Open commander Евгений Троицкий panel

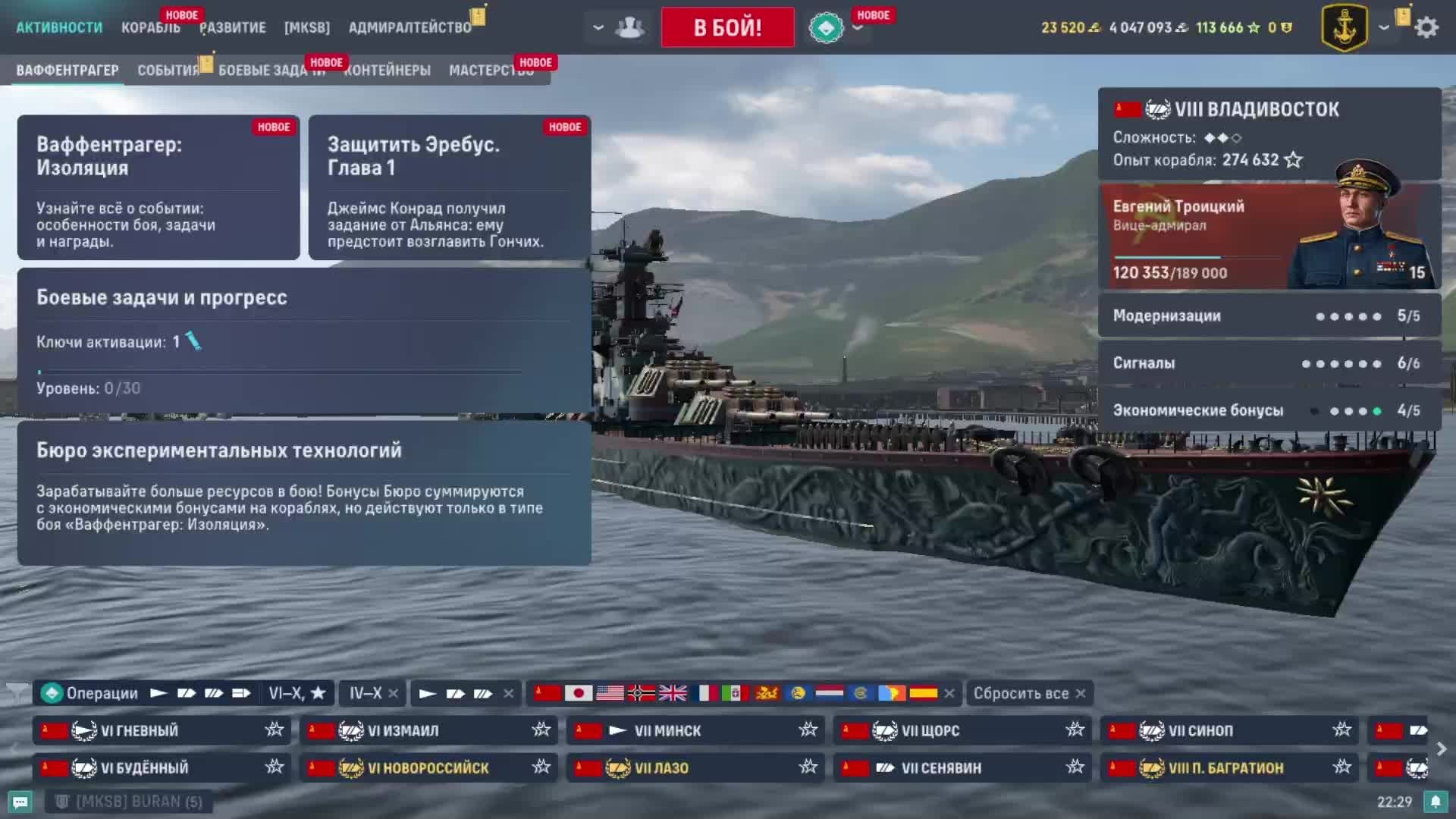click(x=1269, y=237)
